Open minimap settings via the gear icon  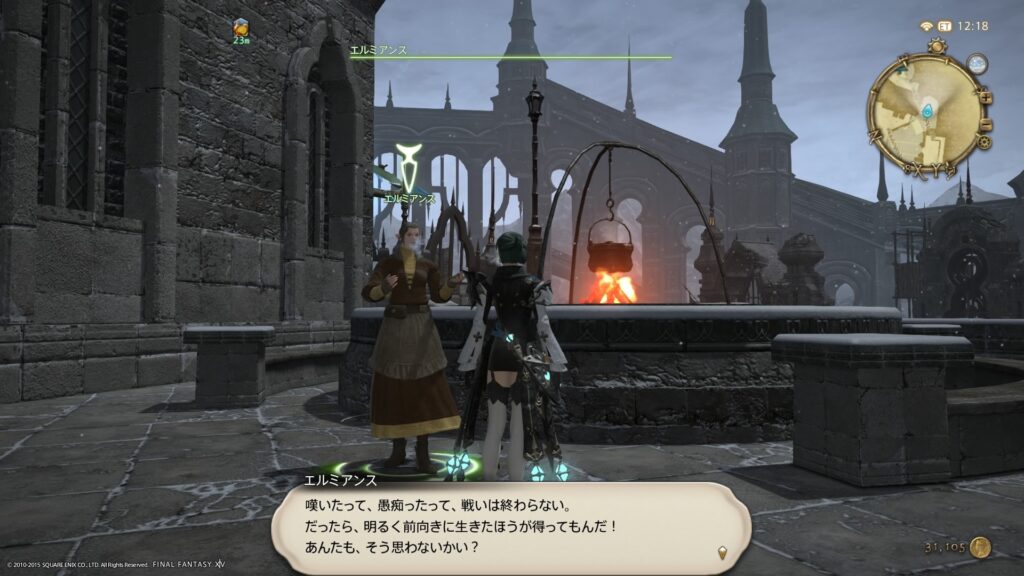click(x=986, y=141)
